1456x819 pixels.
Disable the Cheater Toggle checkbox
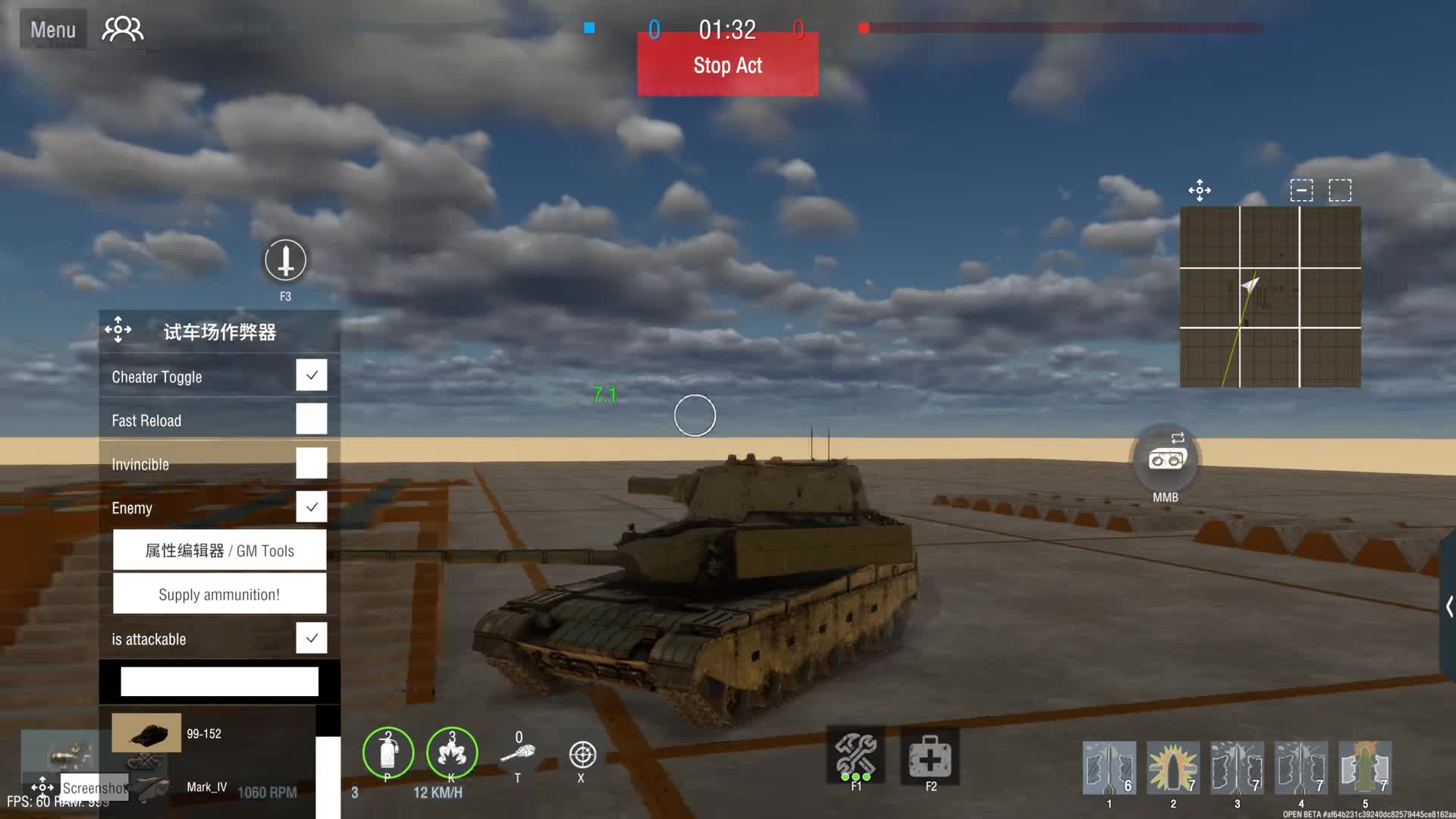311,375
